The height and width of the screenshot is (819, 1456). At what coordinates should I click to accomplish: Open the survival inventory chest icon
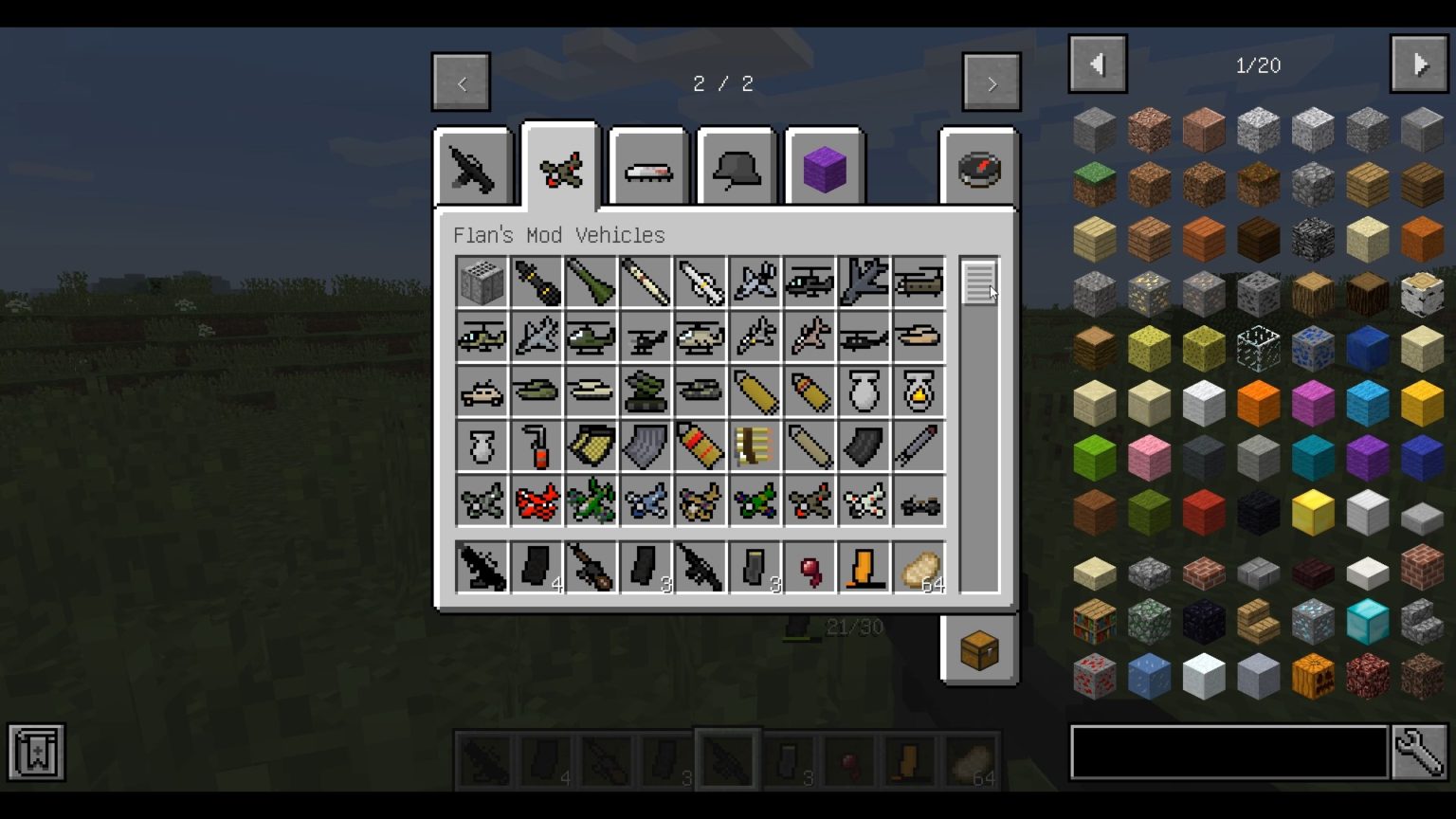979,649
